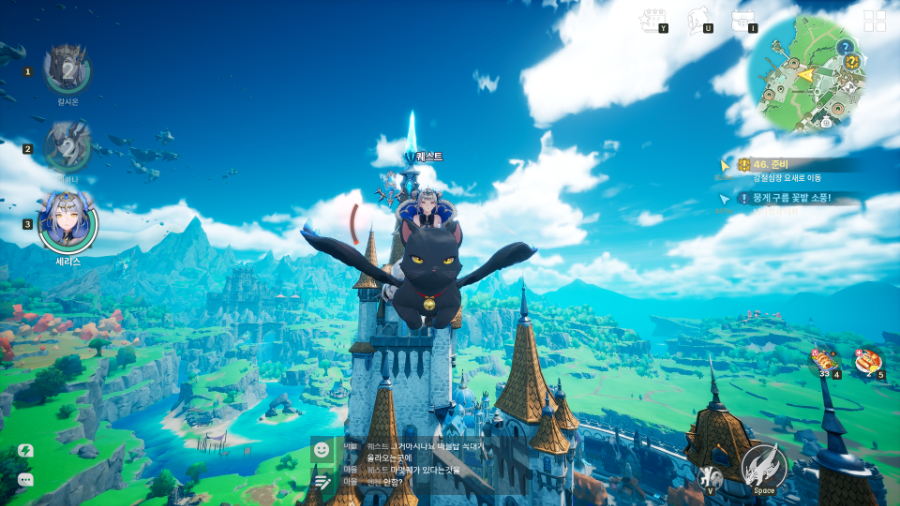Screen dimensions: 900x506
Task: Switch to party member 세리스
Action: (x=68, y=222)
